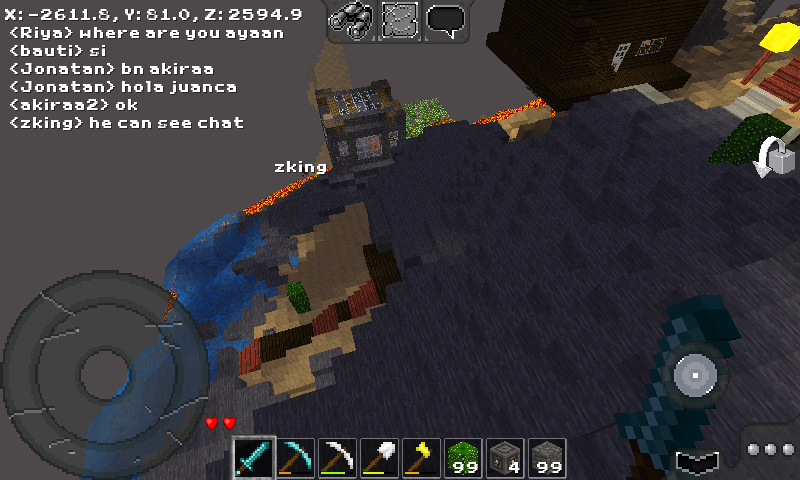The width and height of the screenshot is (800, 480).
Task: Choose the white pickaxe in the hotbar
Action: click(x=337, y=458)
